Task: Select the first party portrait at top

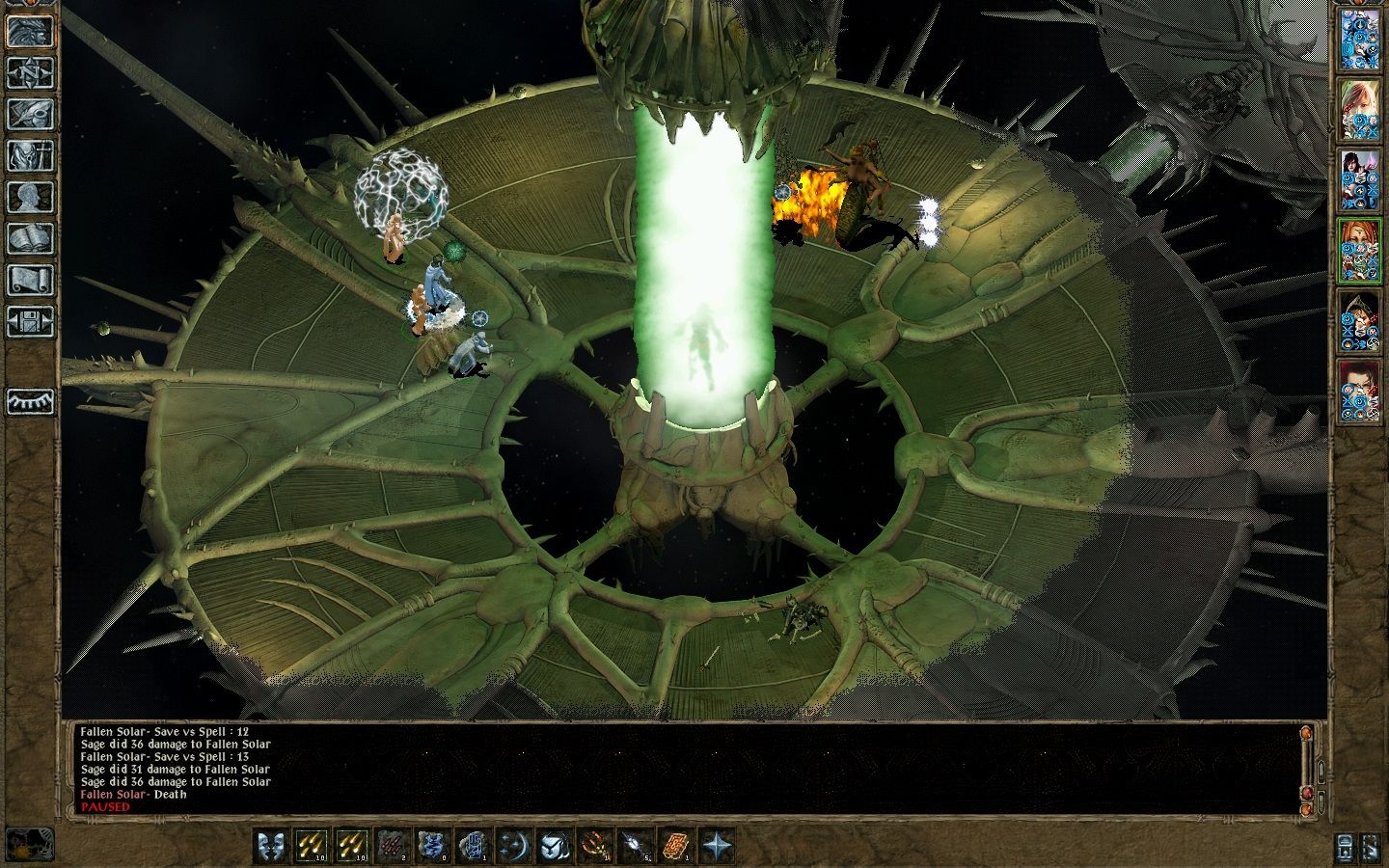Action: click(1360, 39)
